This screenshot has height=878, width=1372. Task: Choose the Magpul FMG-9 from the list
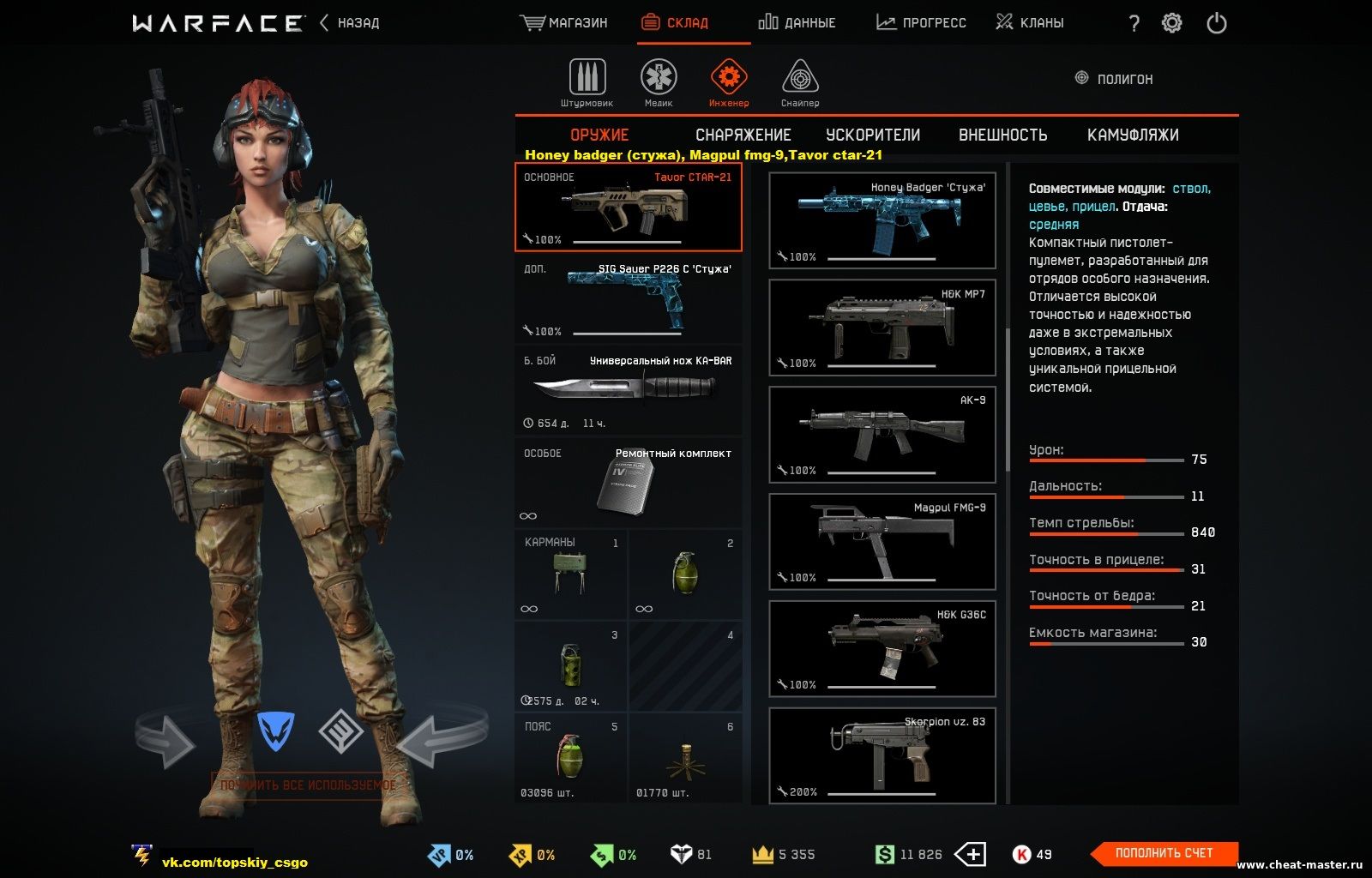pyautogui.click(x=882, y=542)
